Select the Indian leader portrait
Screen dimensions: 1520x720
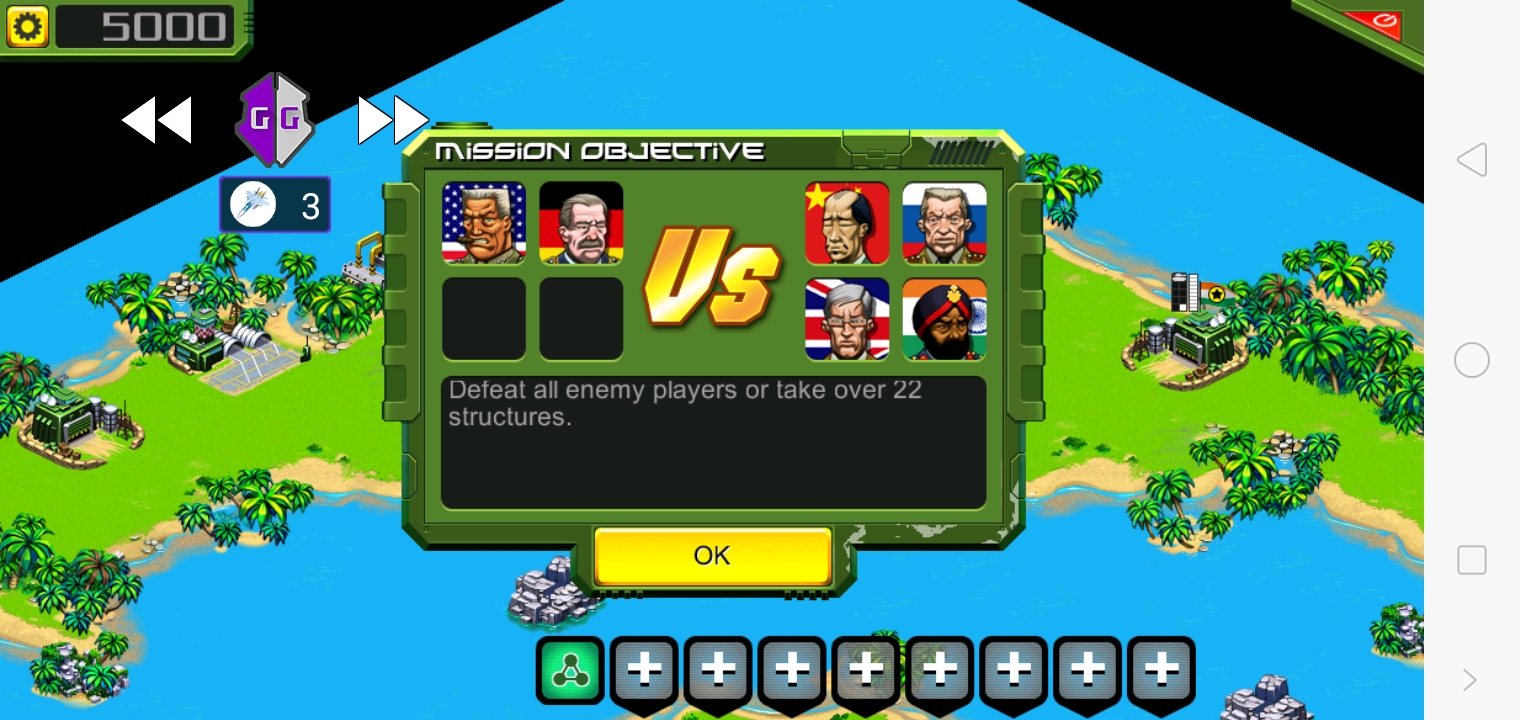tap(944, 319)
